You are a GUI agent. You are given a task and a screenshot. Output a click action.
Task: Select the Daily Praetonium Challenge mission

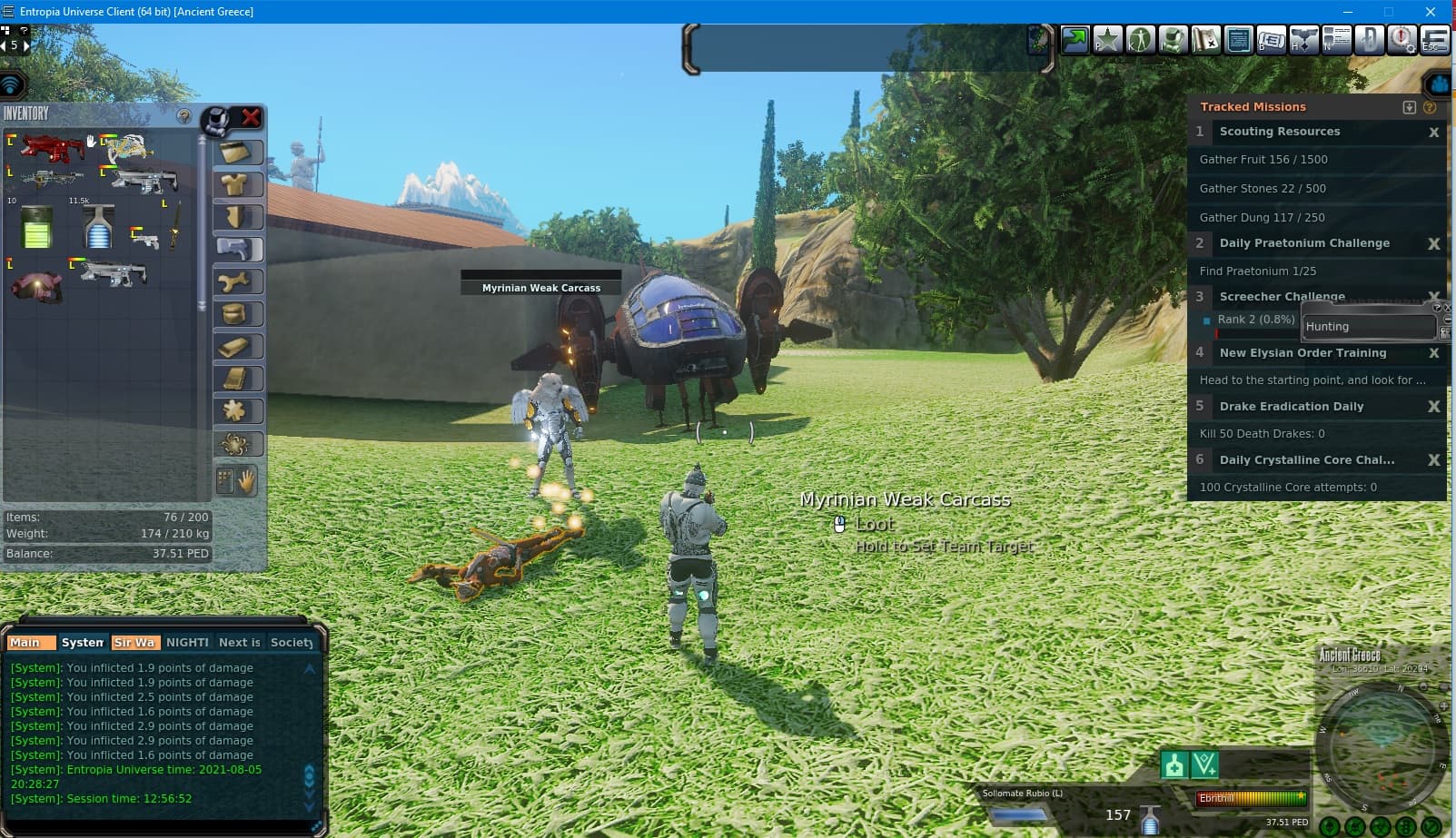tap(1303, 243)
